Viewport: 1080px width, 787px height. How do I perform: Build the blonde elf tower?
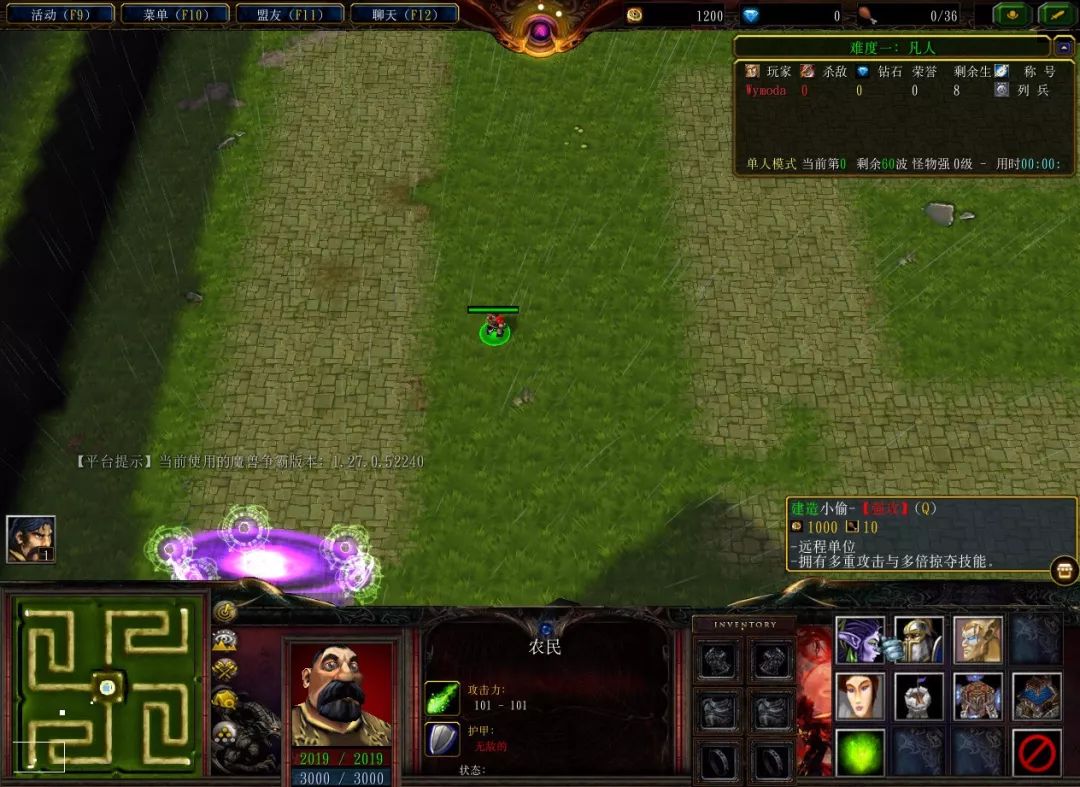[978, 640]
